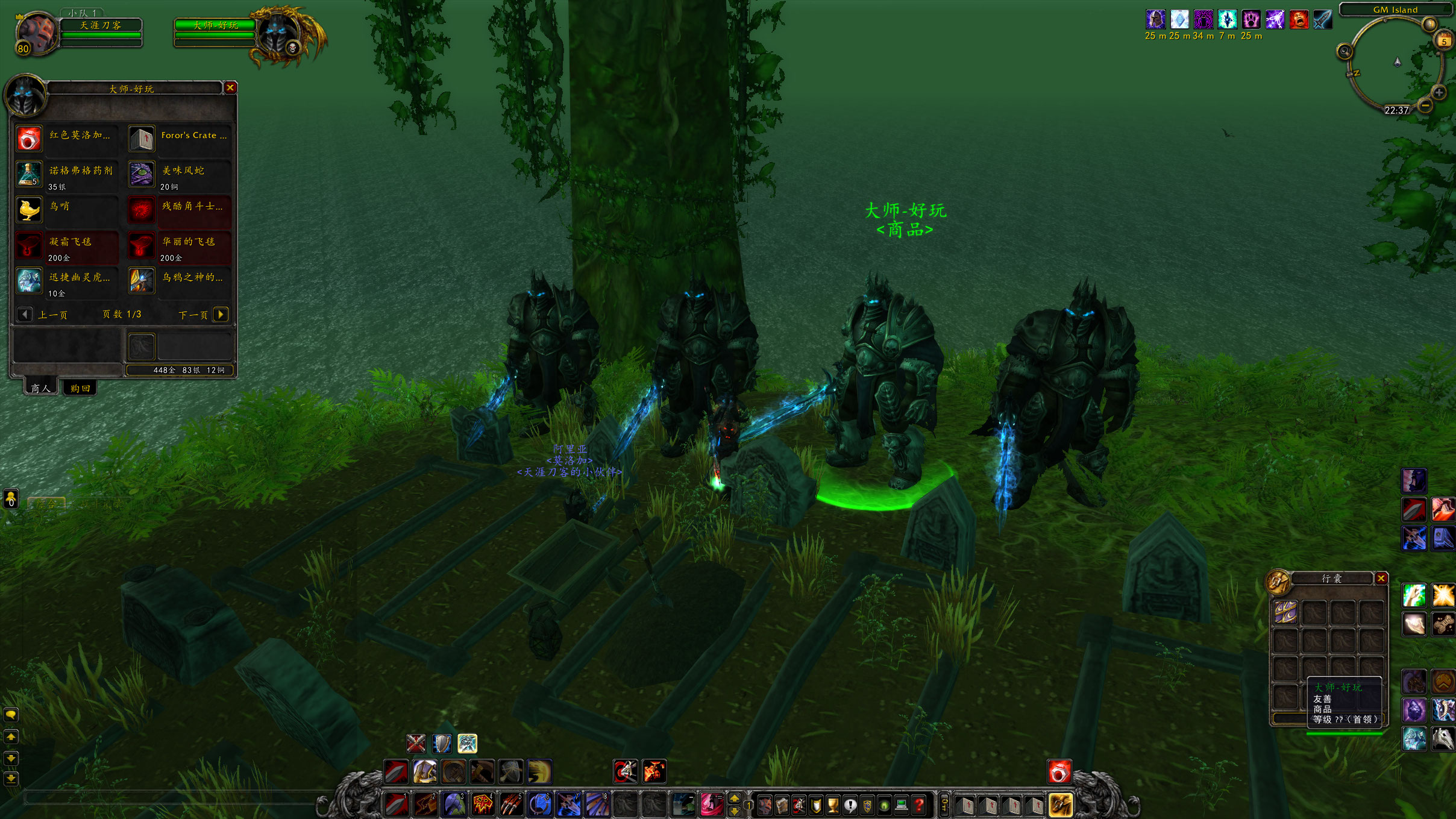
Task: Select the 诺格弗格药剂 potion for 35 silver
Action: coord(29,175)
